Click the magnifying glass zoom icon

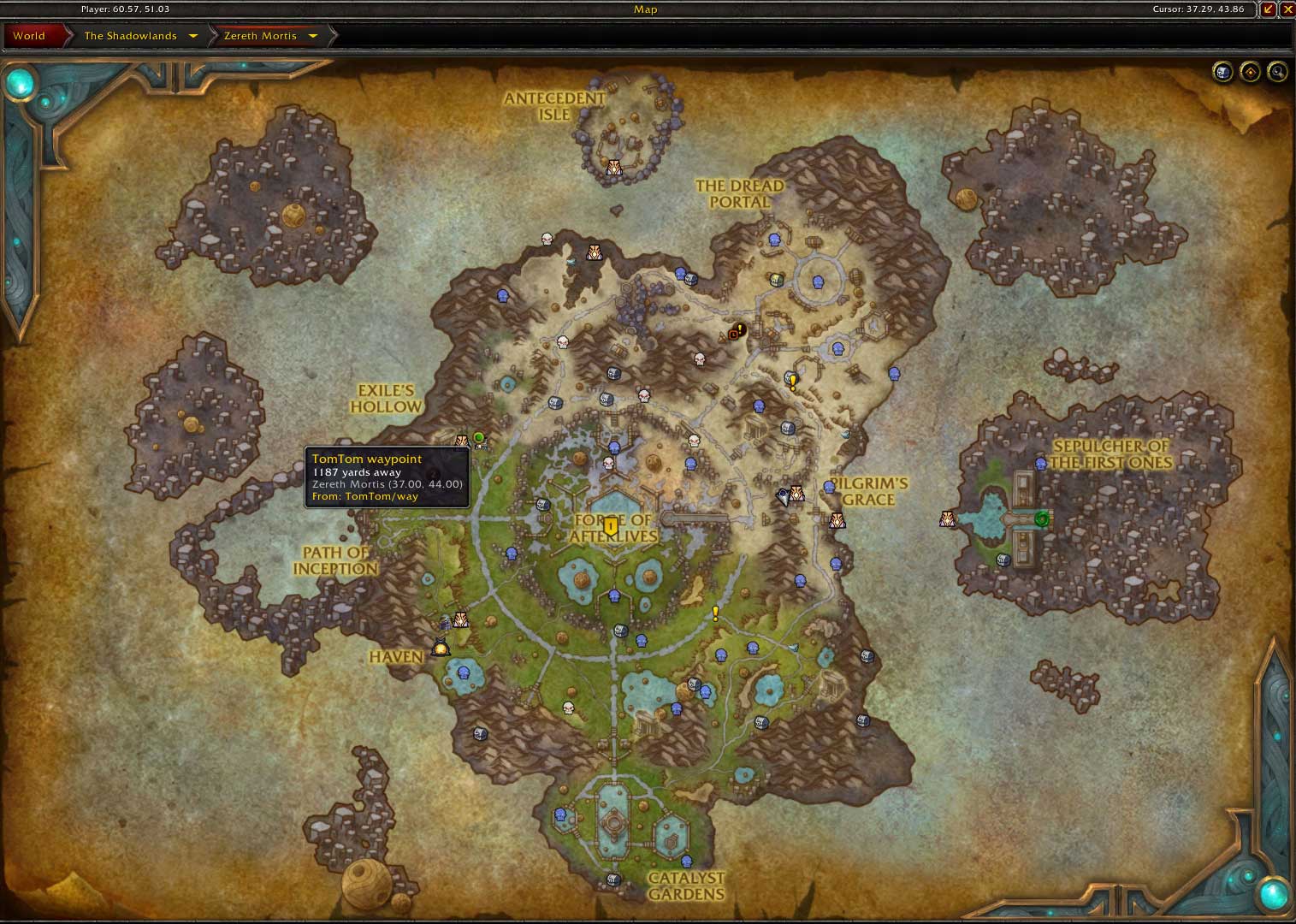[1277, 73]
